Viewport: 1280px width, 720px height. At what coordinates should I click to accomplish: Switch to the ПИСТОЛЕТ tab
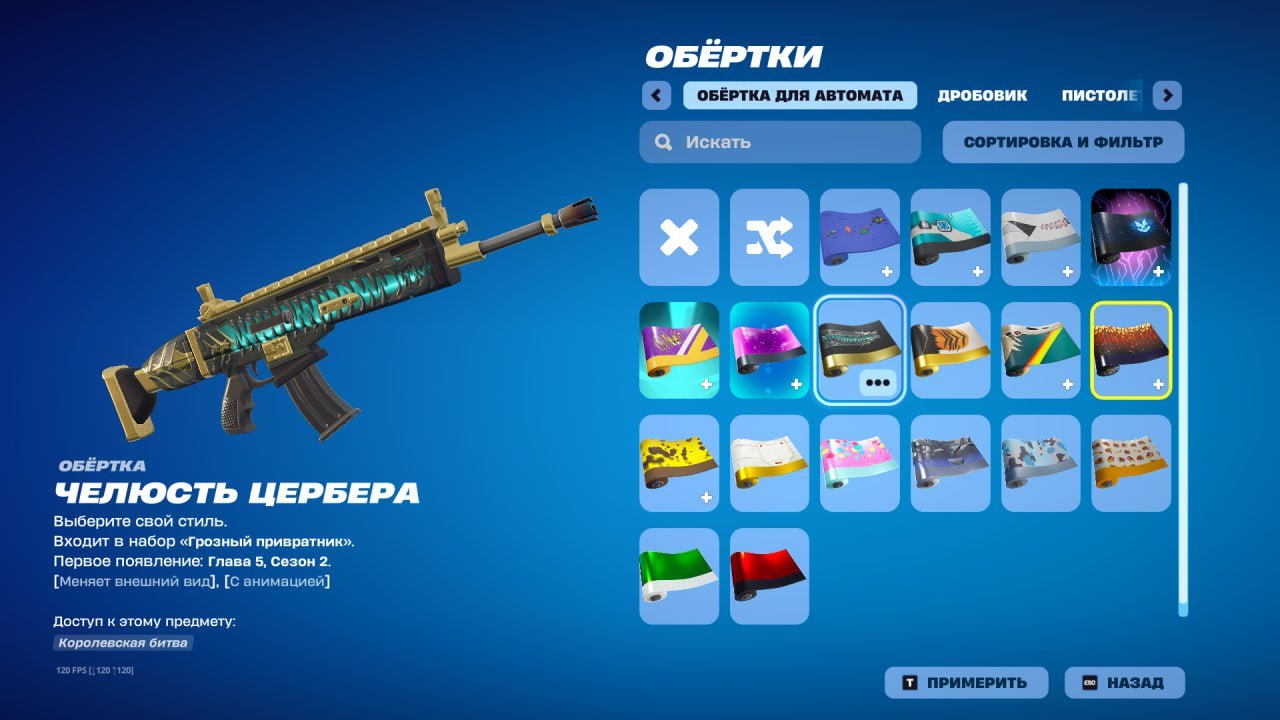[x=1097, y=95]
